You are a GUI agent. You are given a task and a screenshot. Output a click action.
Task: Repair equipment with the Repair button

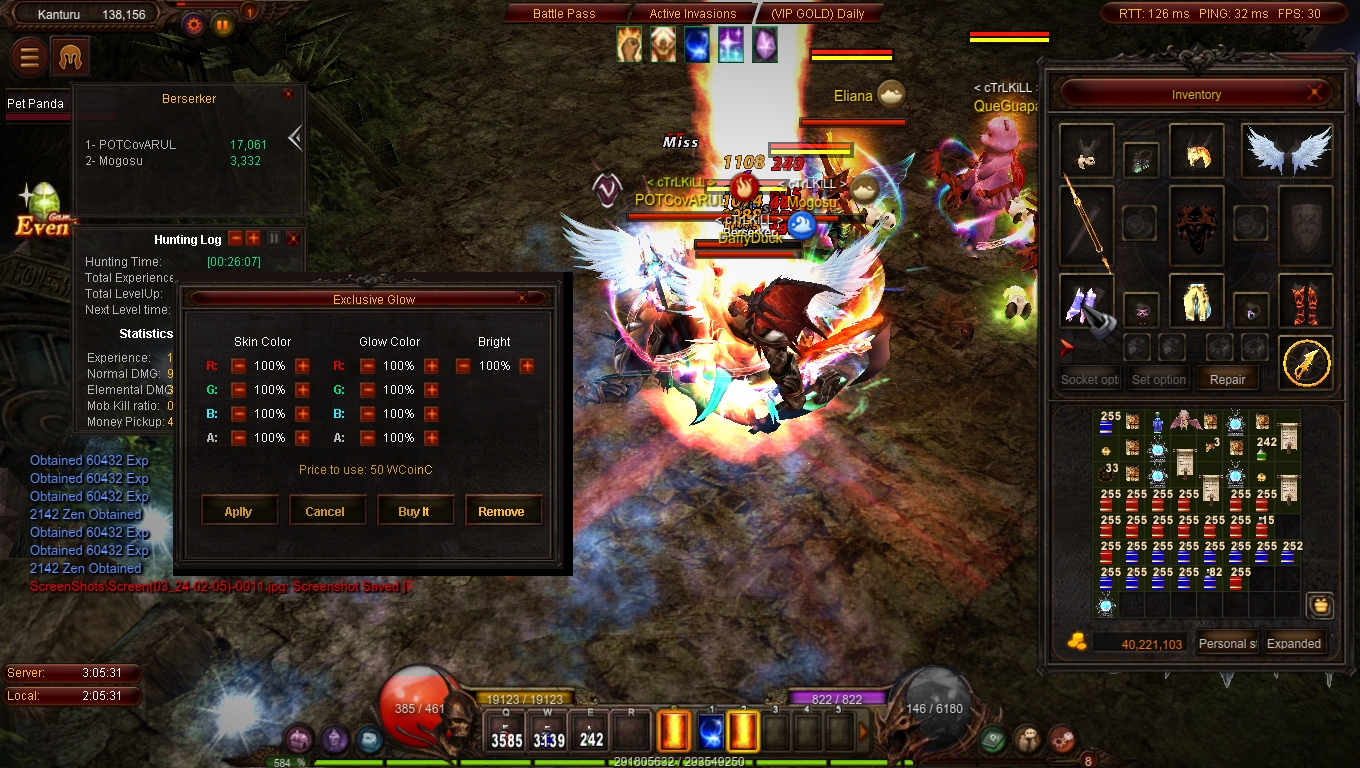click(x=1227, y=380)
